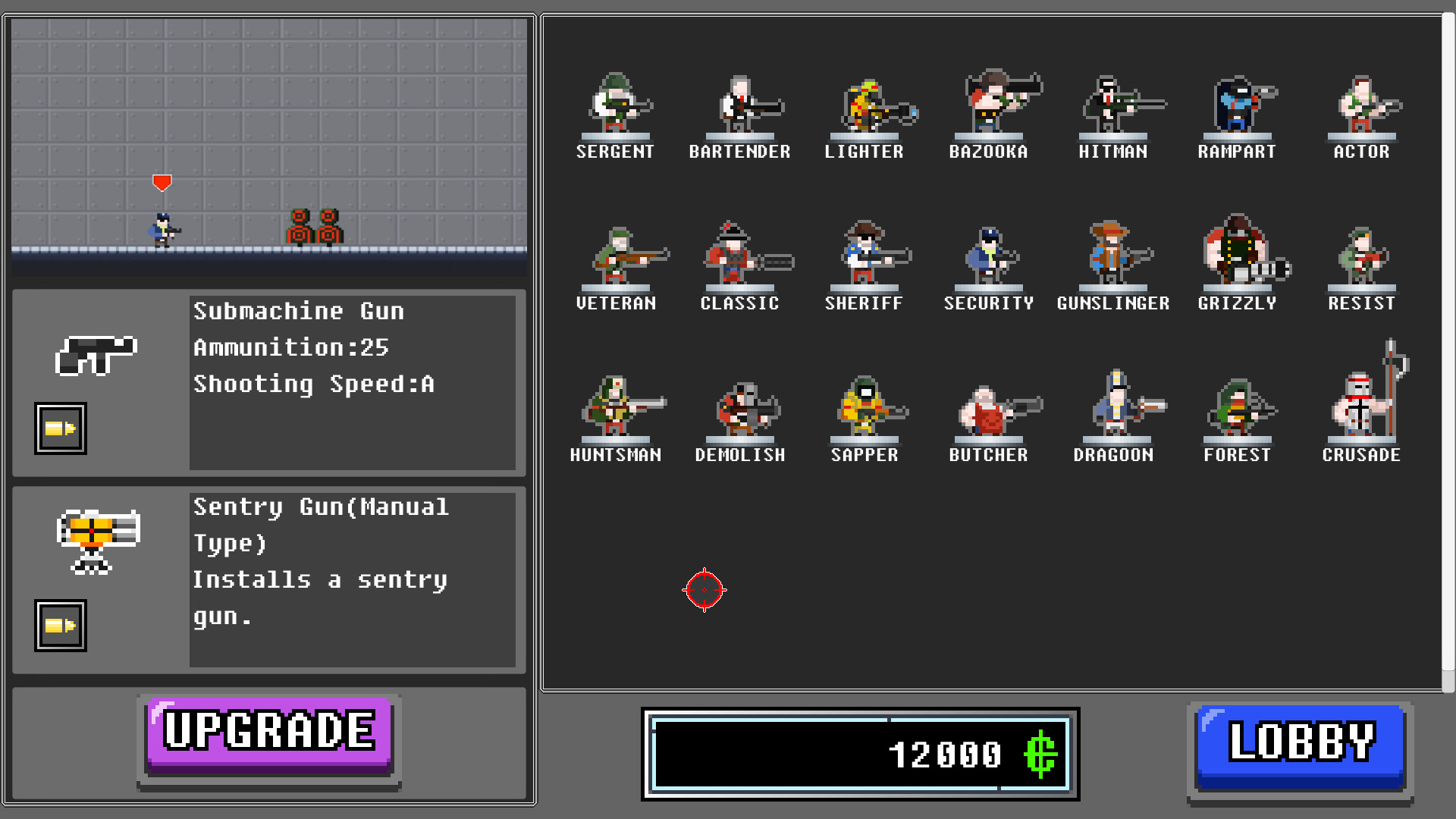1456x819 pixels.
Task: Select the VETERAN rifleman
Action: tap(616, 258)
